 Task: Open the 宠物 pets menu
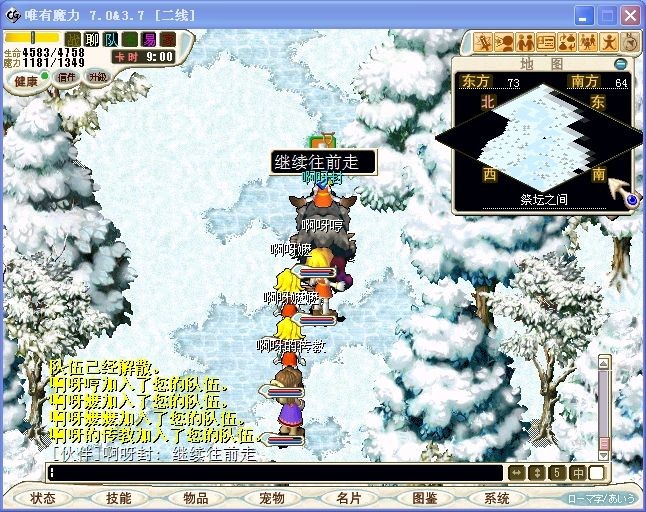(x=272, y=498)
